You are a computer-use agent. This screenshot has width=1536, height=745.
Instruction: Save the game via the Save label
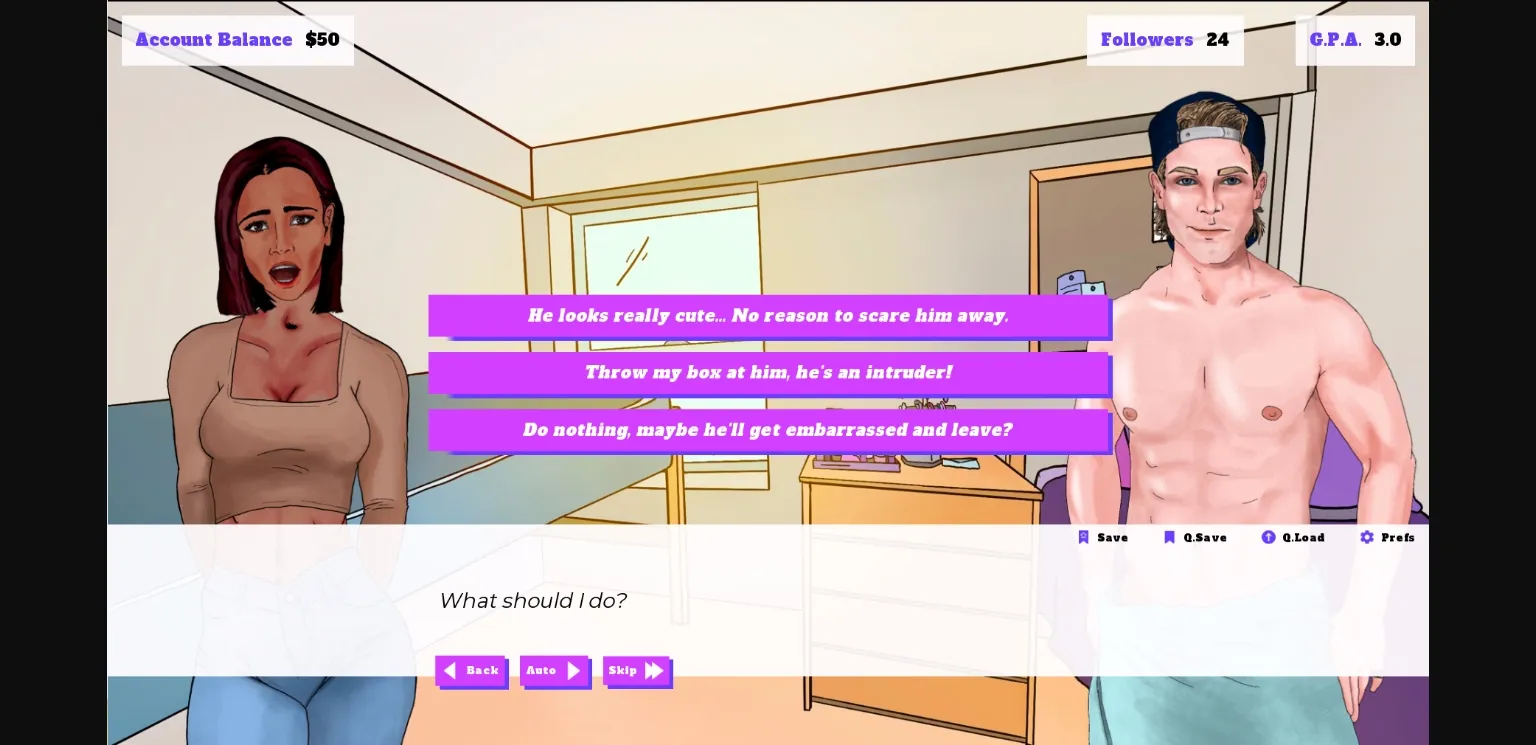[1112, 537]
